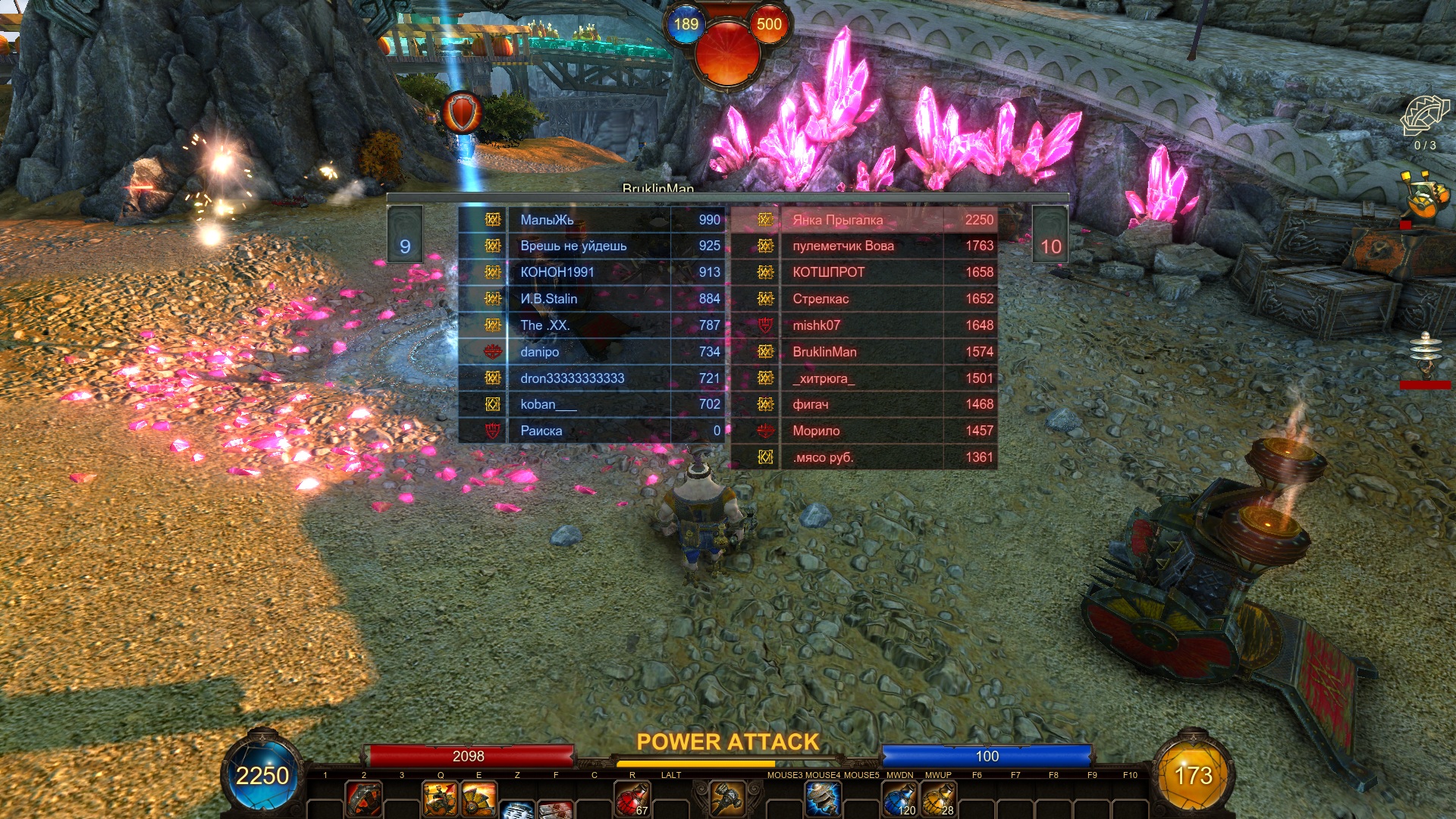Activate the ability in slot 2
1456x819 pixels.
click(364, 799)
